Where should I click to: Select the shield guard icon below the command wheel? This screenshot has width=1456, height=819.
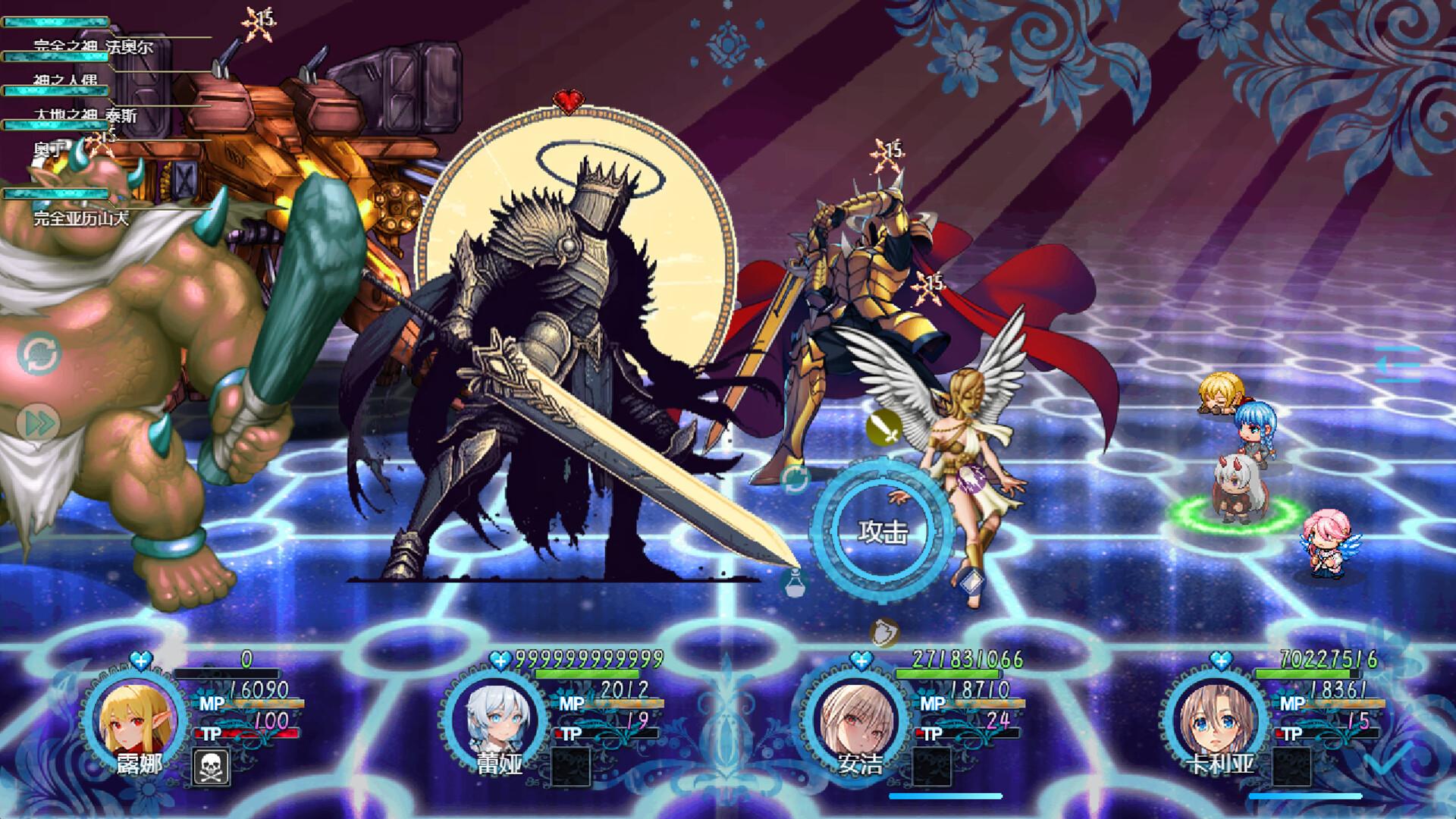pos(883,631)
